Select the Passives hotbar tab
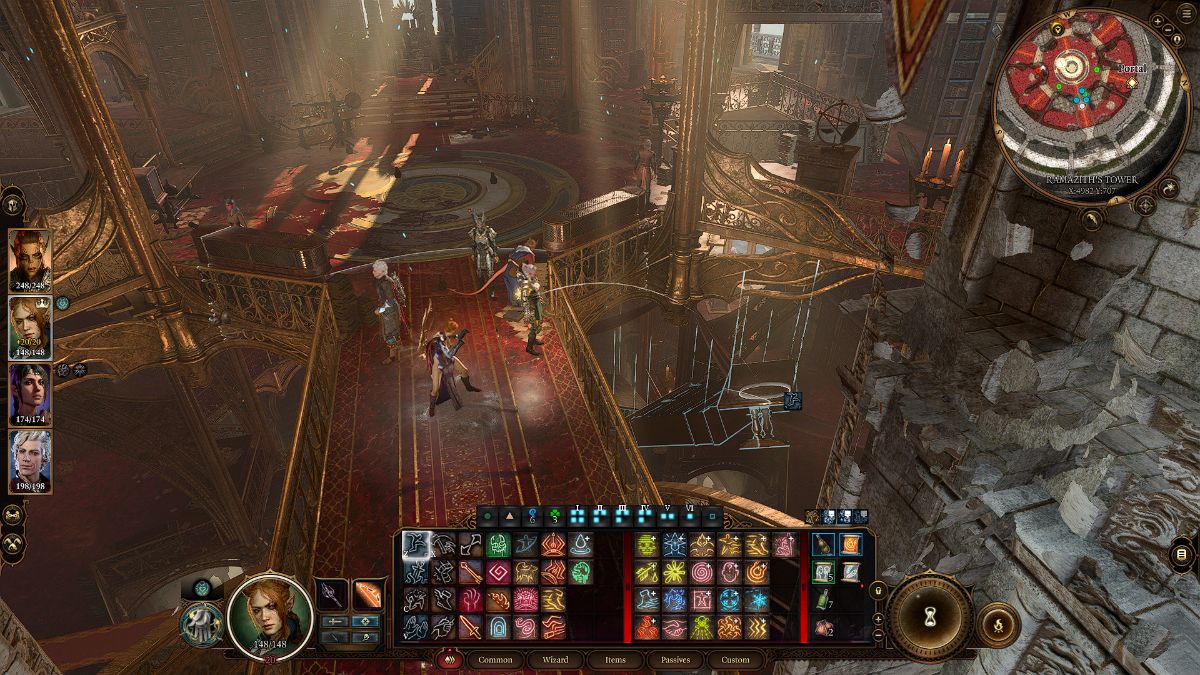Screen dimensions: 1200x675 coord(674,660)
